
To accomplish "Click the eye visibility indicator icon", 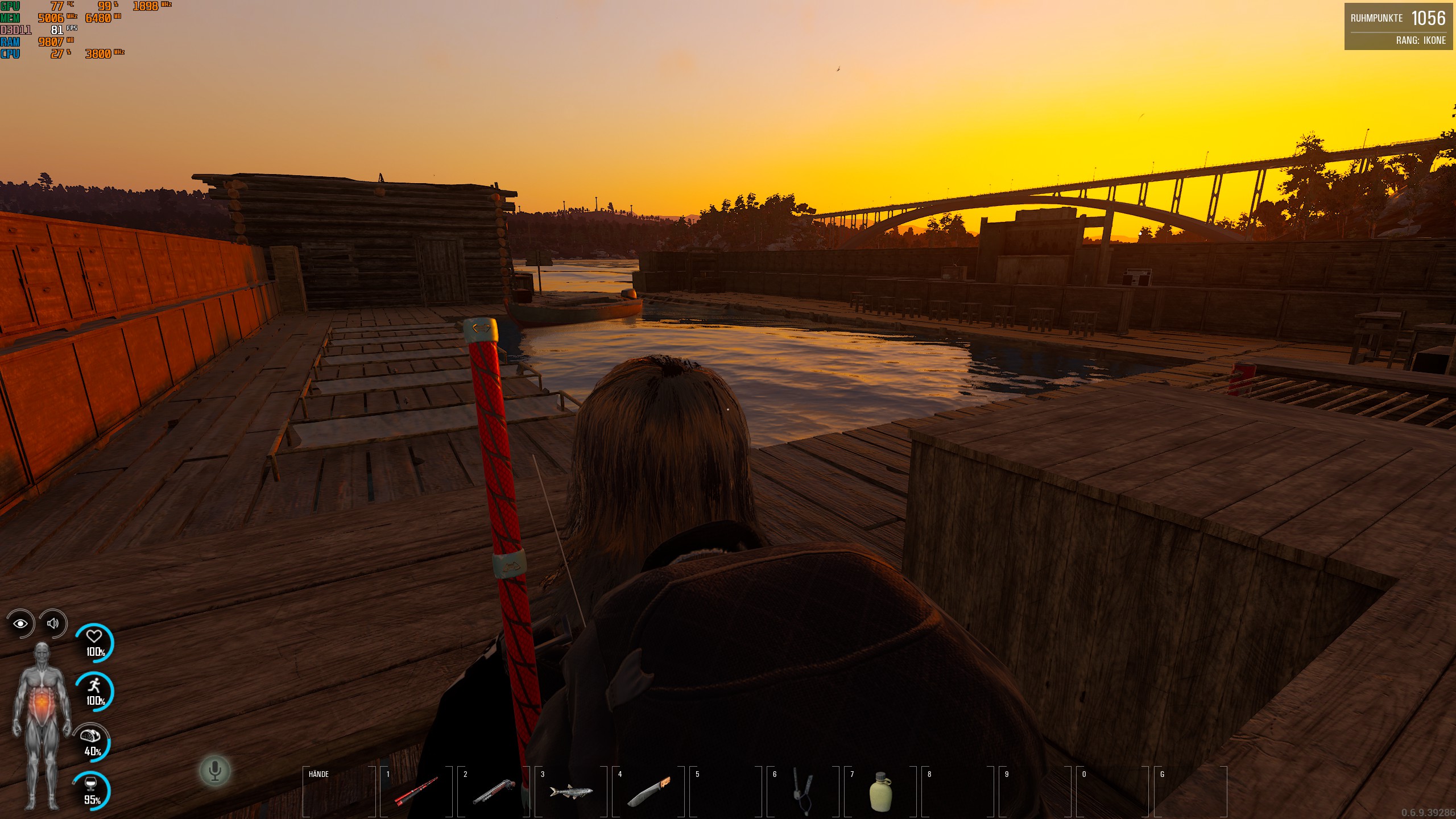I will click(20, 624).
